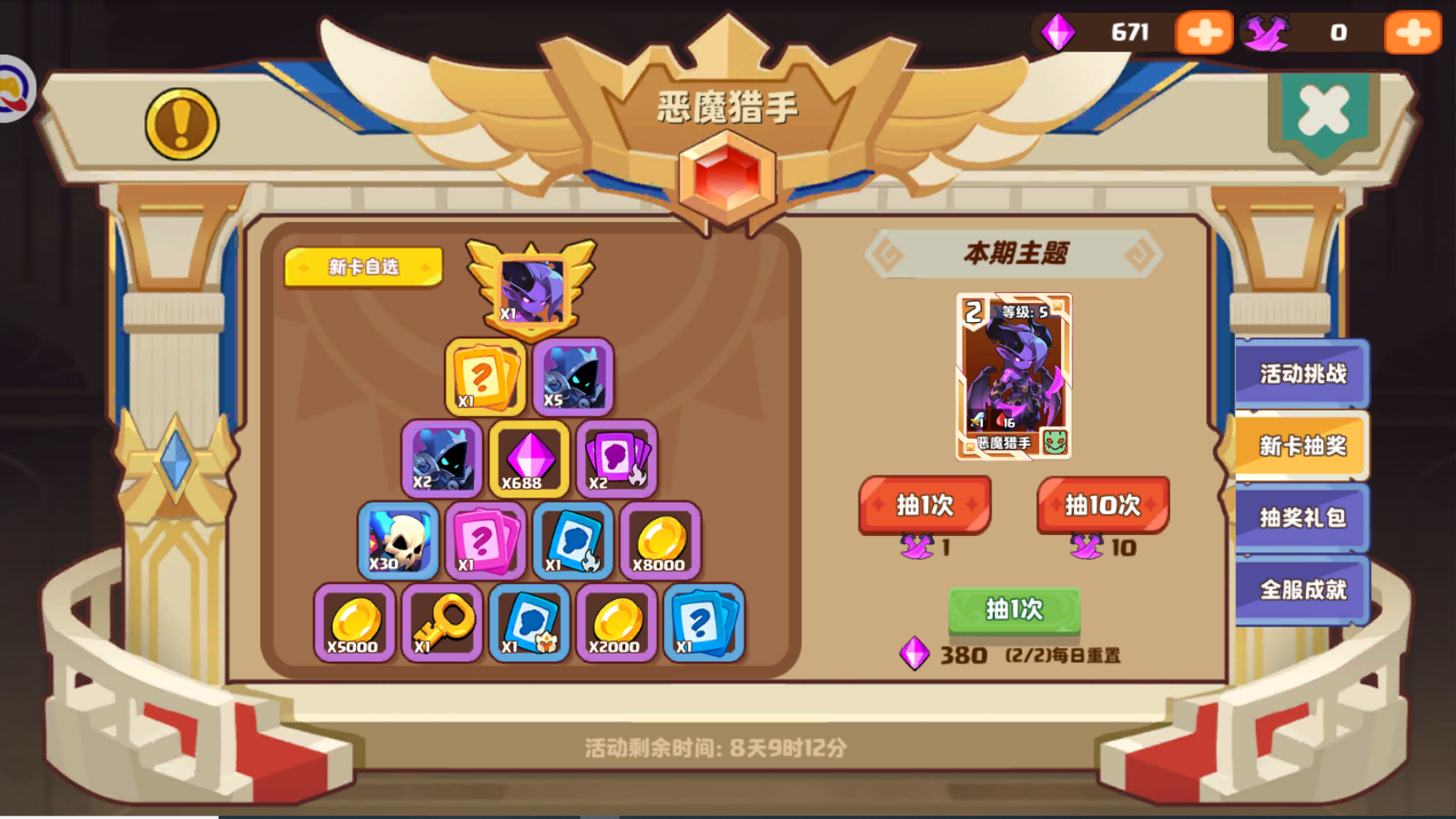1456x819 pixels.
Task: Click the X8000 gold coin reward icon
Action: (x=660, y=540)
